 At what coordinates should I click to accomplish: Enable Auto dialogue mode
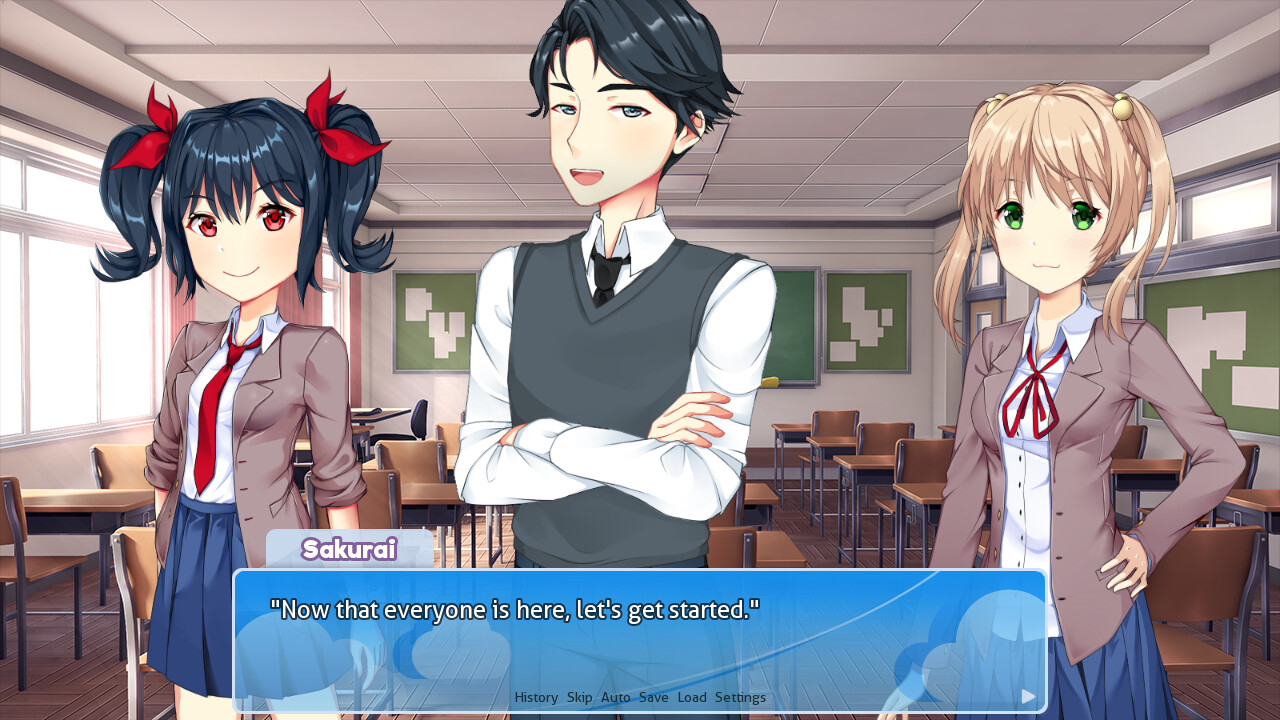coord(616,697)
